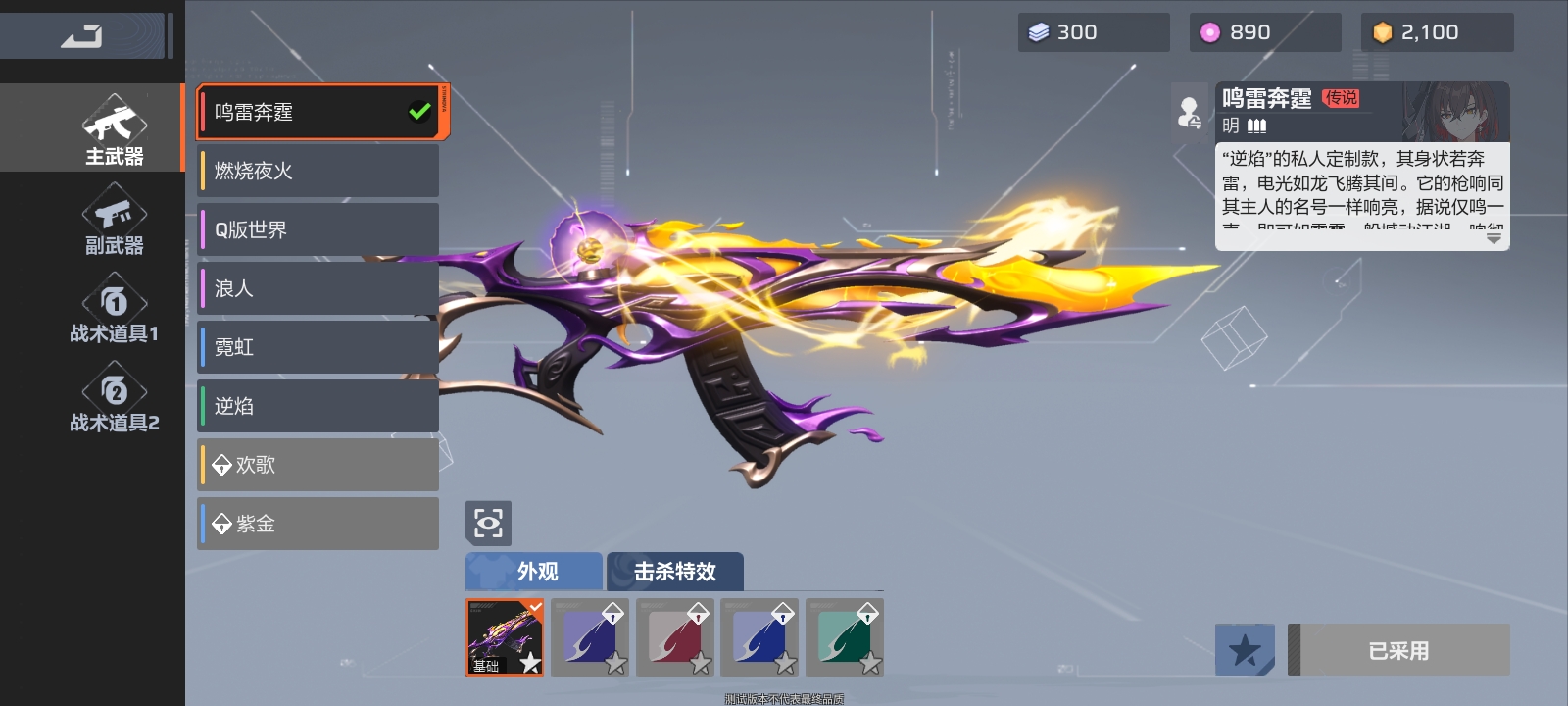
Task: Choose the red colour variant
Action: pos(675,637)
